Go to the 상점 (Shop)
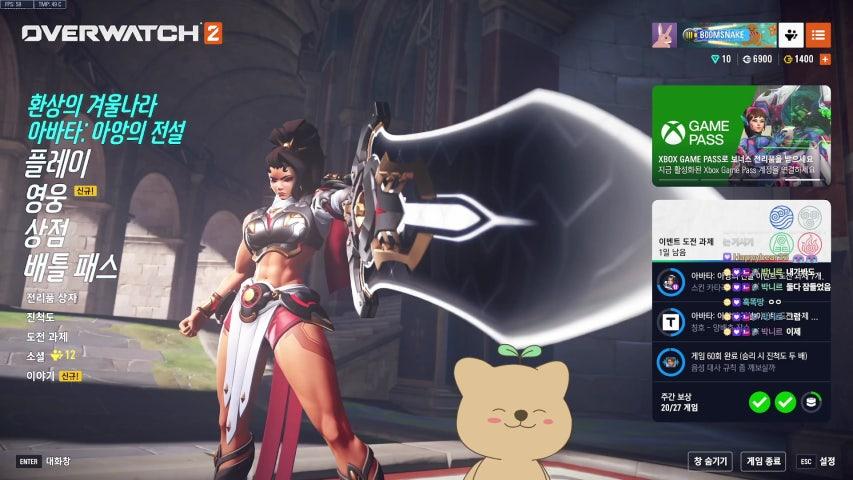 pyautogui.click(x=45, y=232)
